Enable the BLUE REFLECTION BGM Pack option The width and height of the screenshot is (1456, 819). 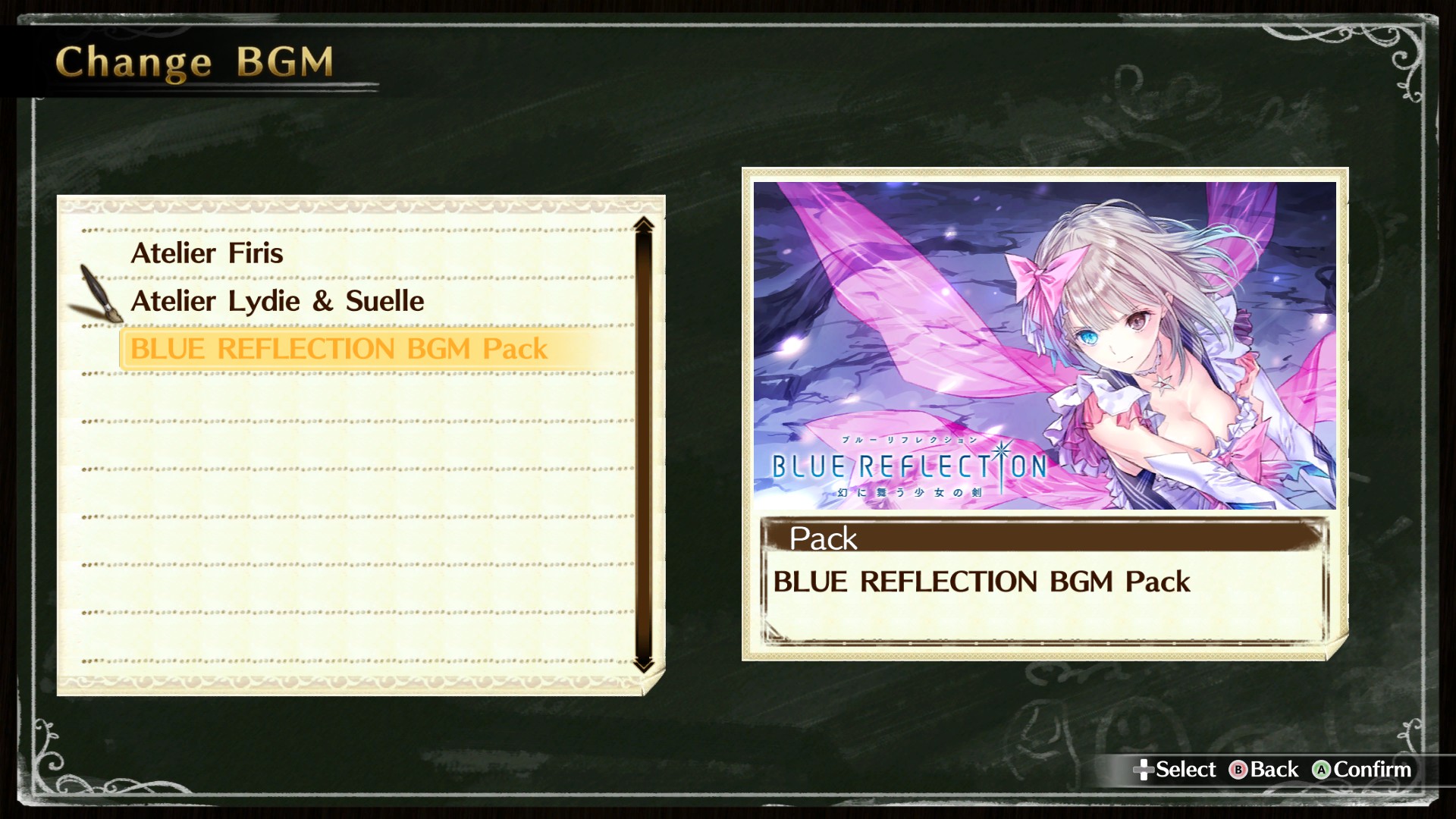click(x=339, y=348)
